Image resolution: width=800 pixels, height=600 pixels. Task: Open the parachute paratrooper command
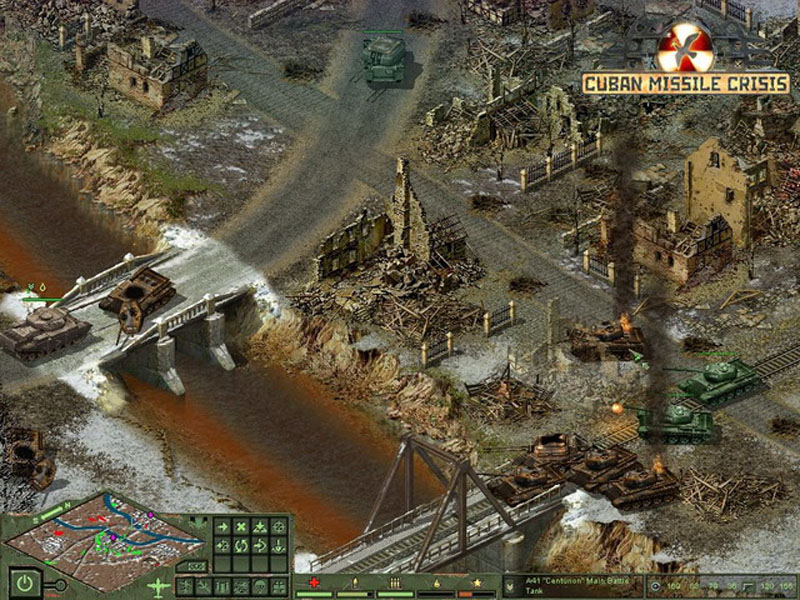click(260, 586)
